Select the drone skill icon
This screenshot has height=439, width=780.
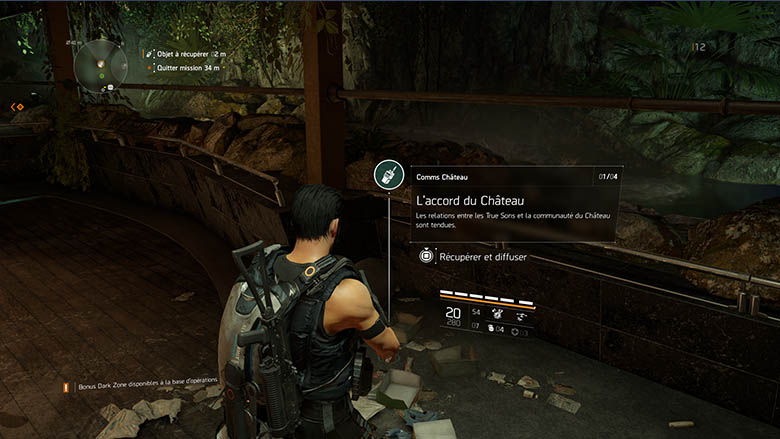521,315
